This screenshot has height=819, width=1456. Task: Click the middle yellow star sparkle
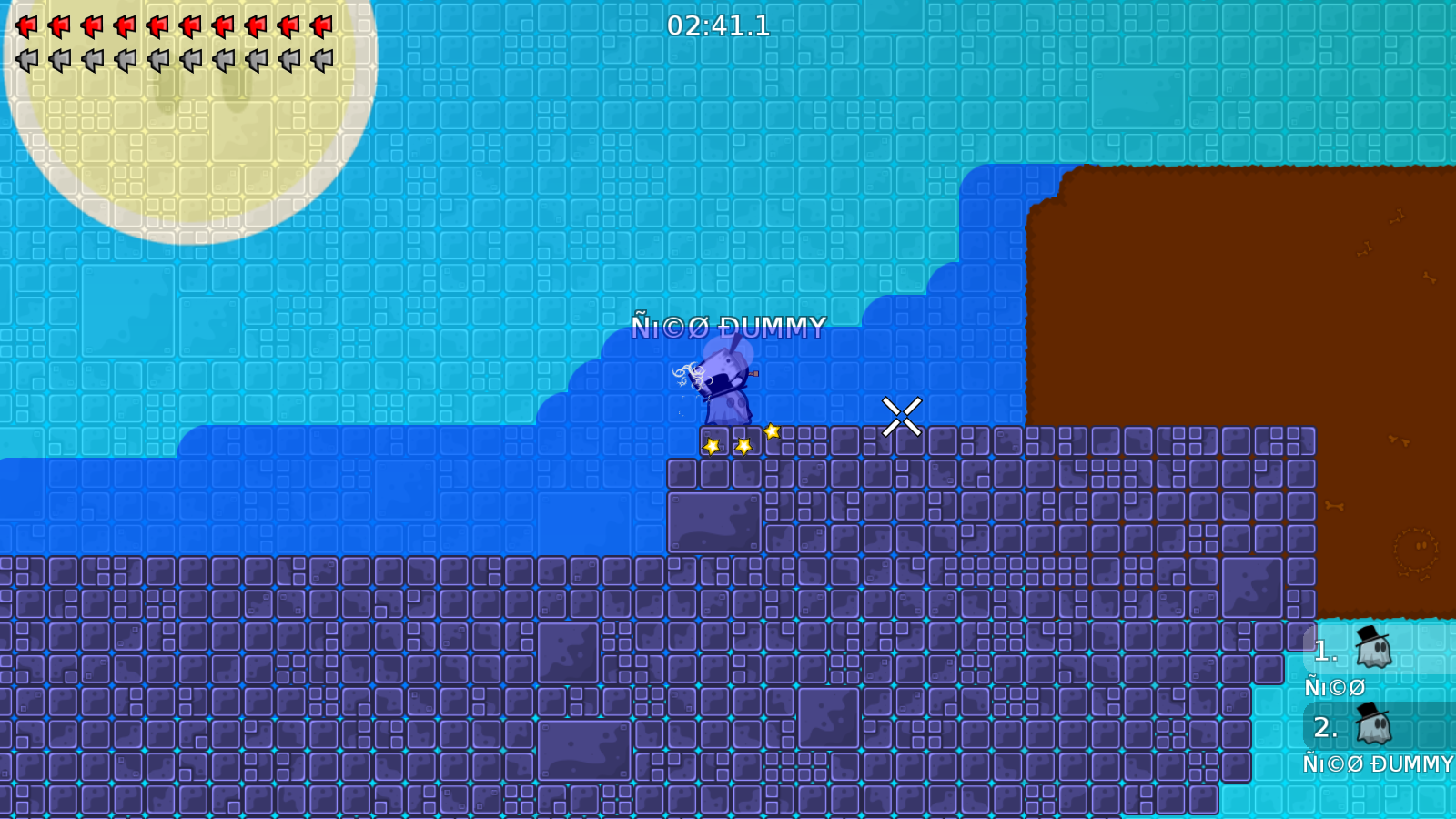pos(742,445)
